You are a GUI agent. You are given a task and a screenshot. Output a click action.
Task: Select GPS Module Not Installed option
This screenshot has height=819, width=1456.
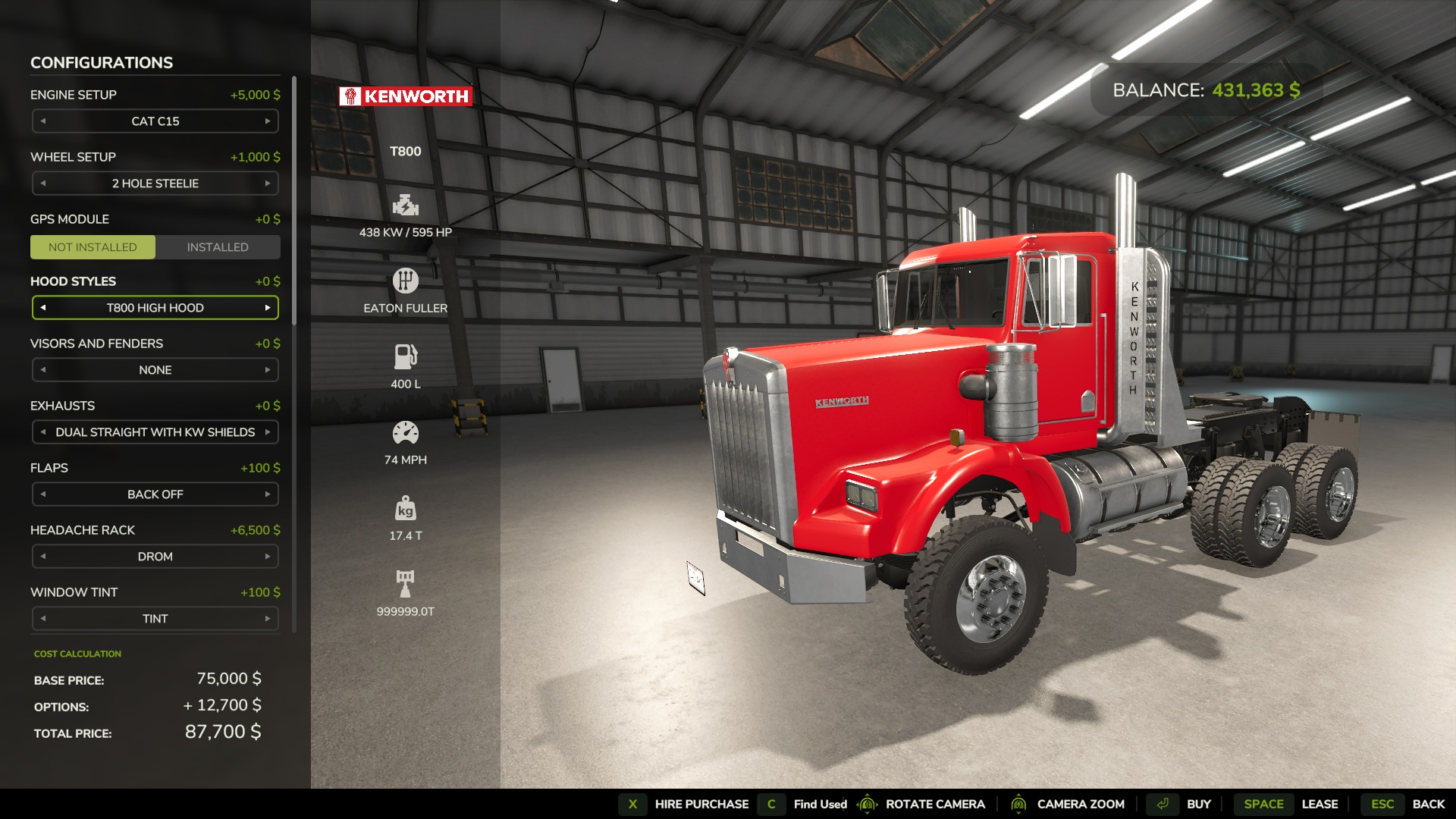point(93,247)
